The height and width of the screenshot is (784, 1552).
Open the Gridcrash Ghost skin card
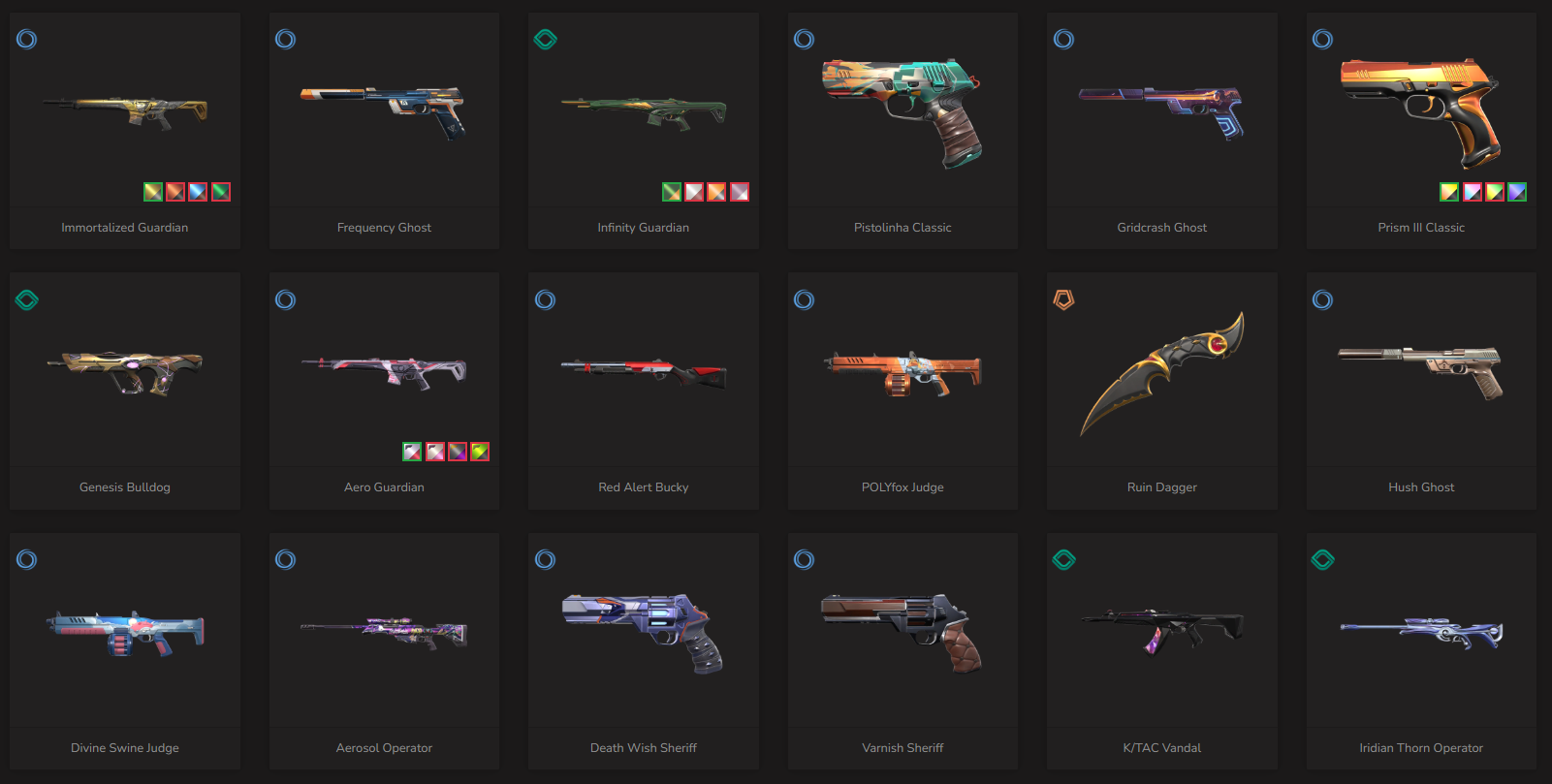point(1161,116)
